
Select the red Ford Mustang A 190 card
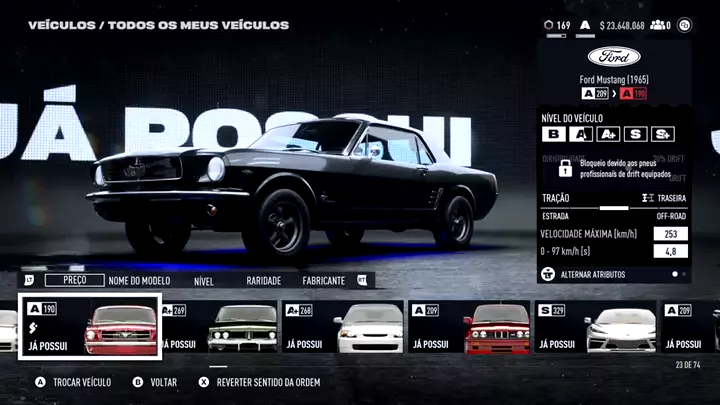click(90, 327)
